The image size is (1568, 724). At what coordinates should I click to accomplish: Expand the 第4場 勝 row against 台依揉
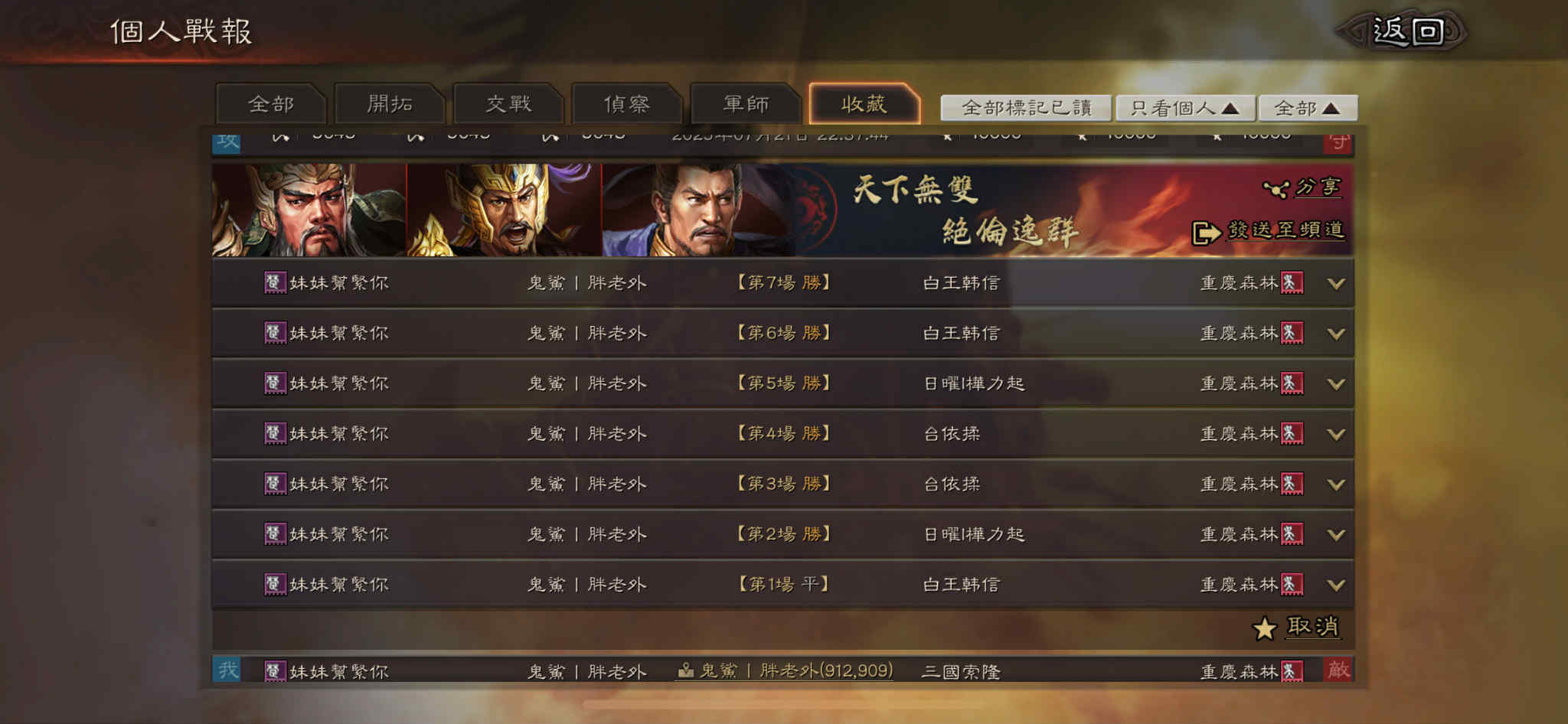click(x=1337, y=433)
